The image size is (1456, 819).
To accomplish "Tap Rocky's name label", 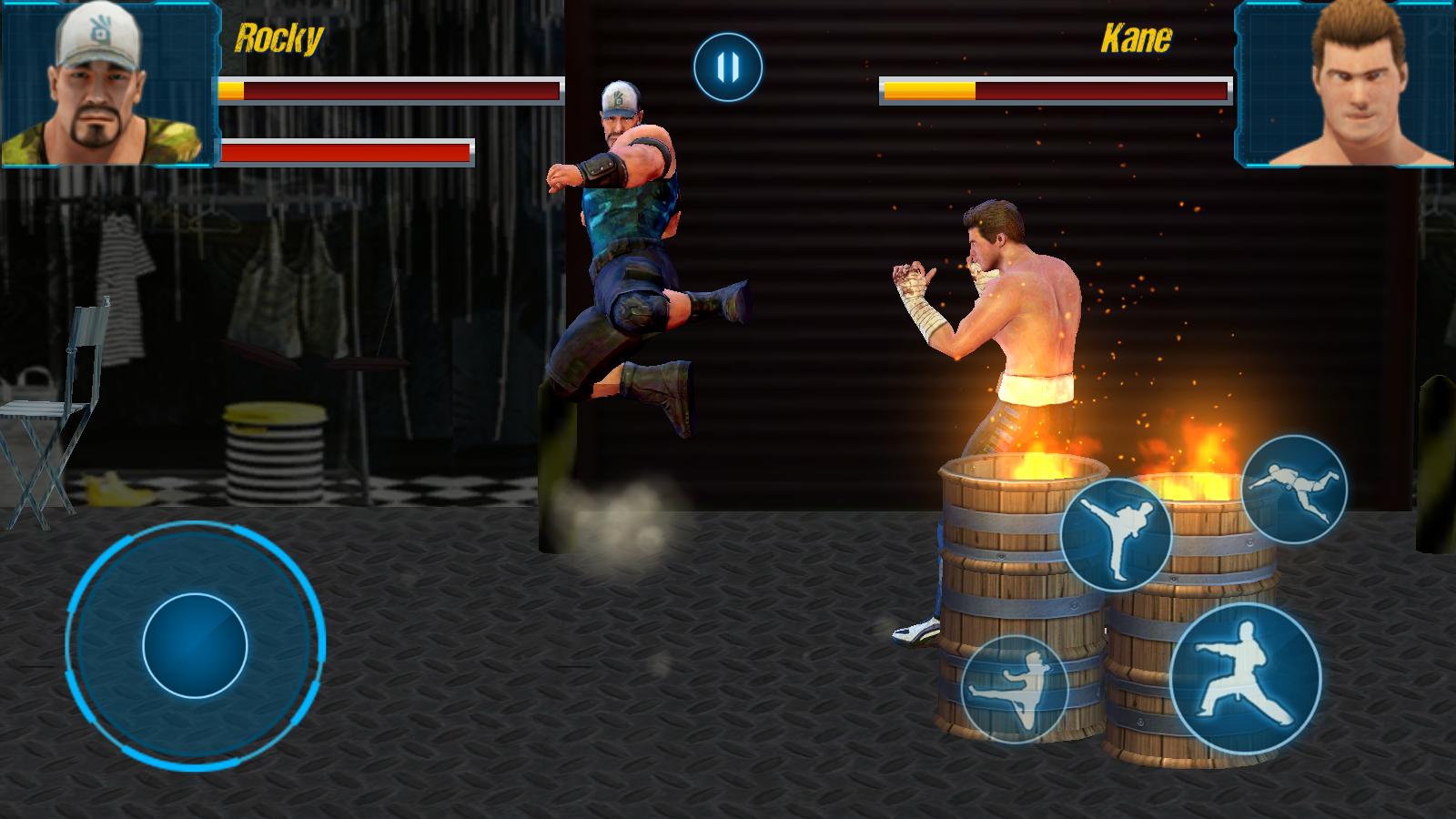I will pos(278,38).
